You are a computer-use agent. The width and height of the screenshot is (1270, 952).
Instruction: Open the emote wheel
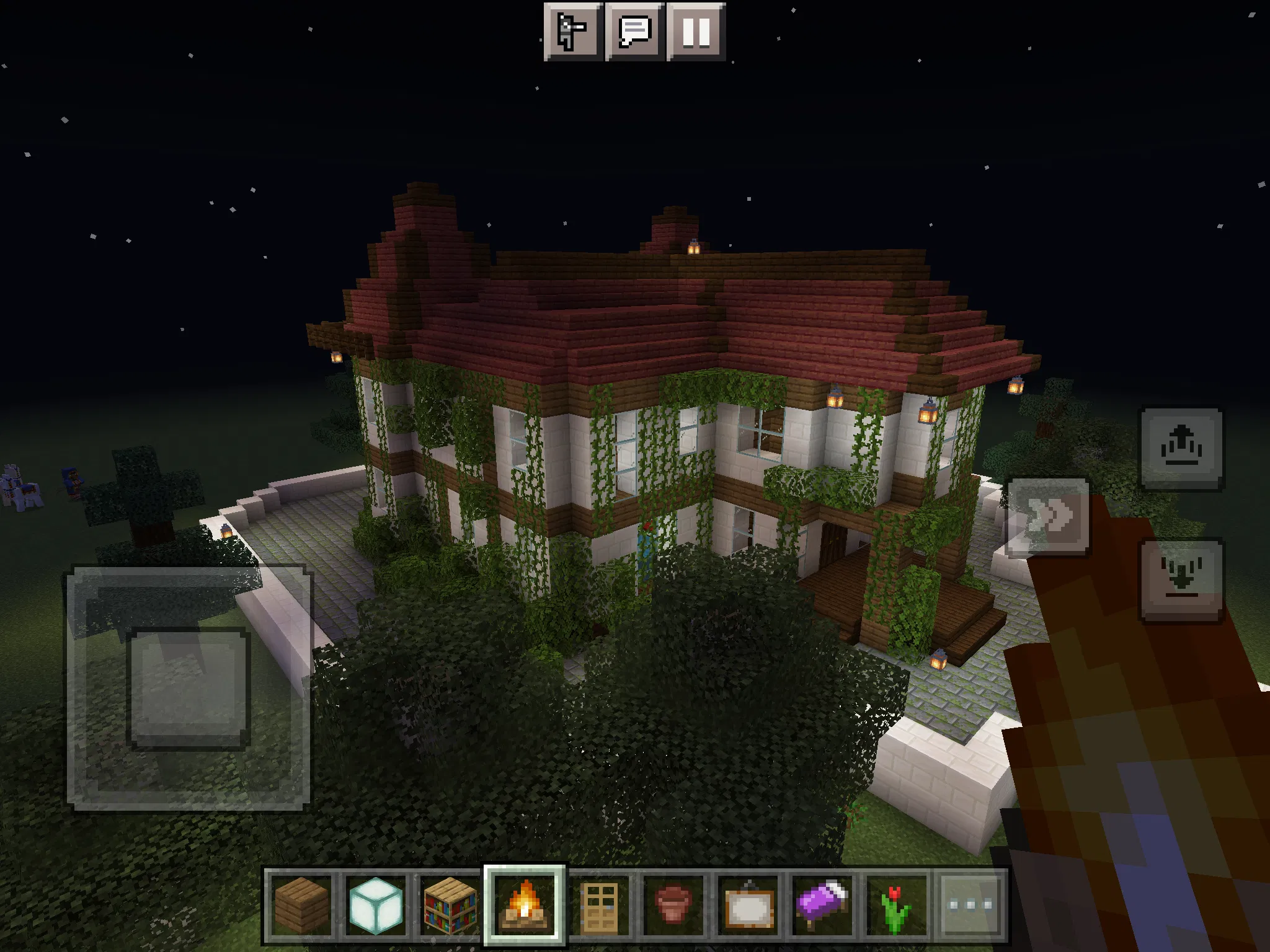[x=574, y=32]
